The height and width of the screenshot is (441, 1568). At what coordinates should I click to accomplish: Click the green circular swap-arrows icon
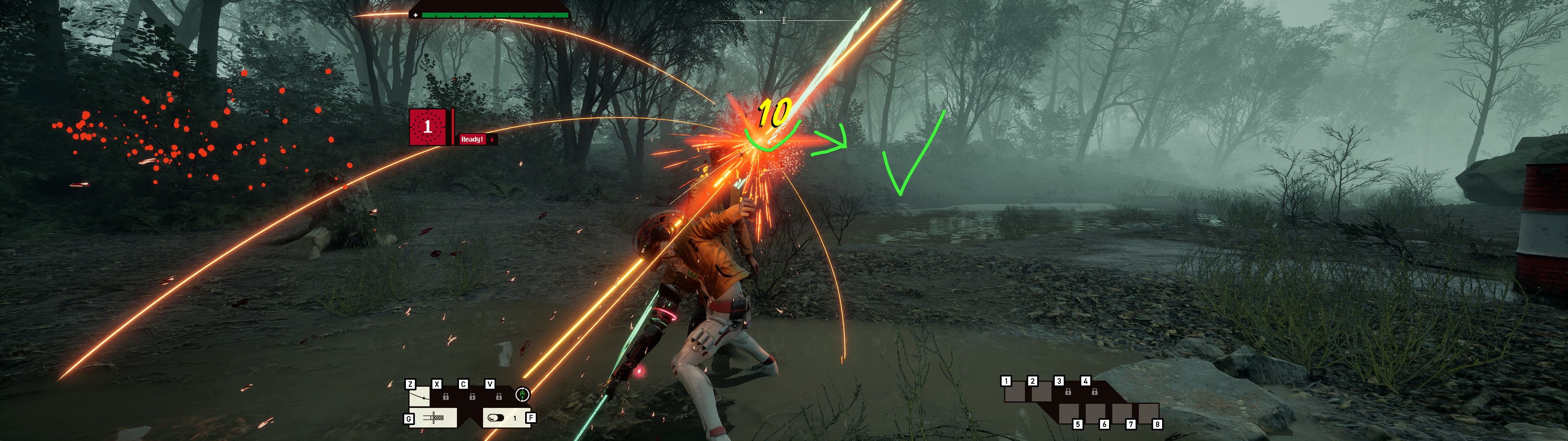tap(522, 395)
